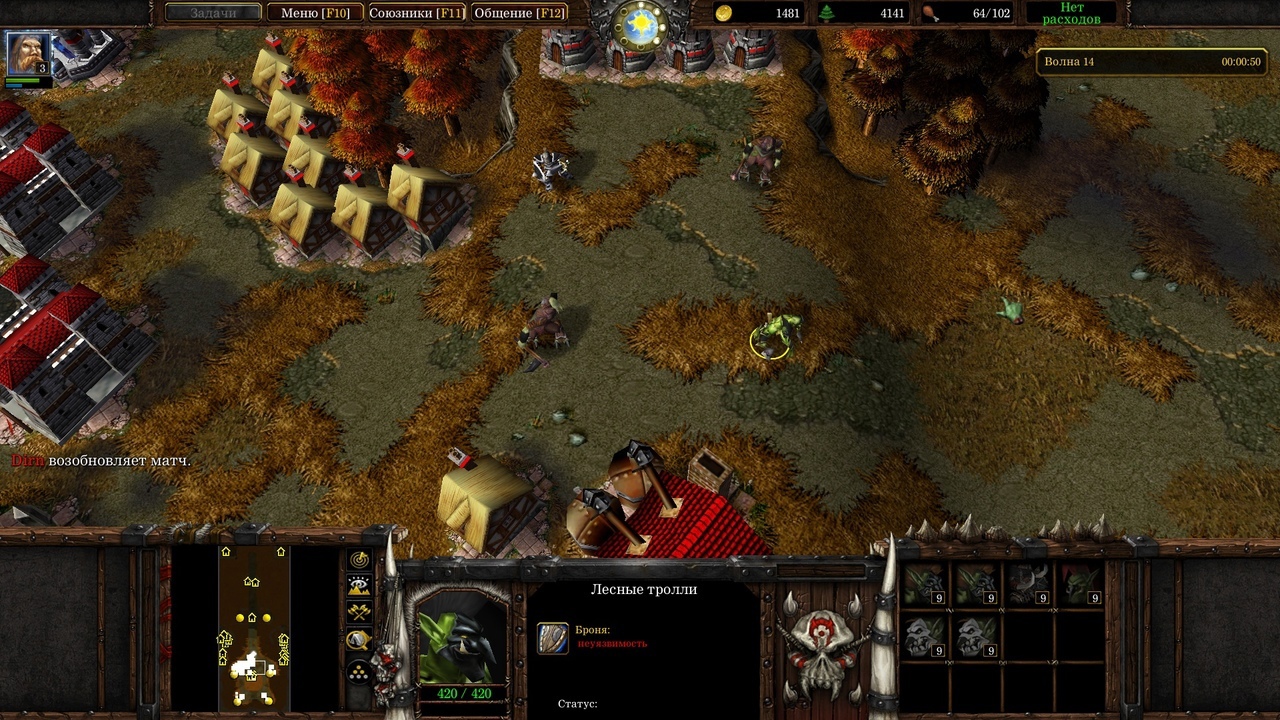Open the Общение [F12] chat log
Image resolution: width=1280 pixels, height=720 pixels.
click(519, 13)
